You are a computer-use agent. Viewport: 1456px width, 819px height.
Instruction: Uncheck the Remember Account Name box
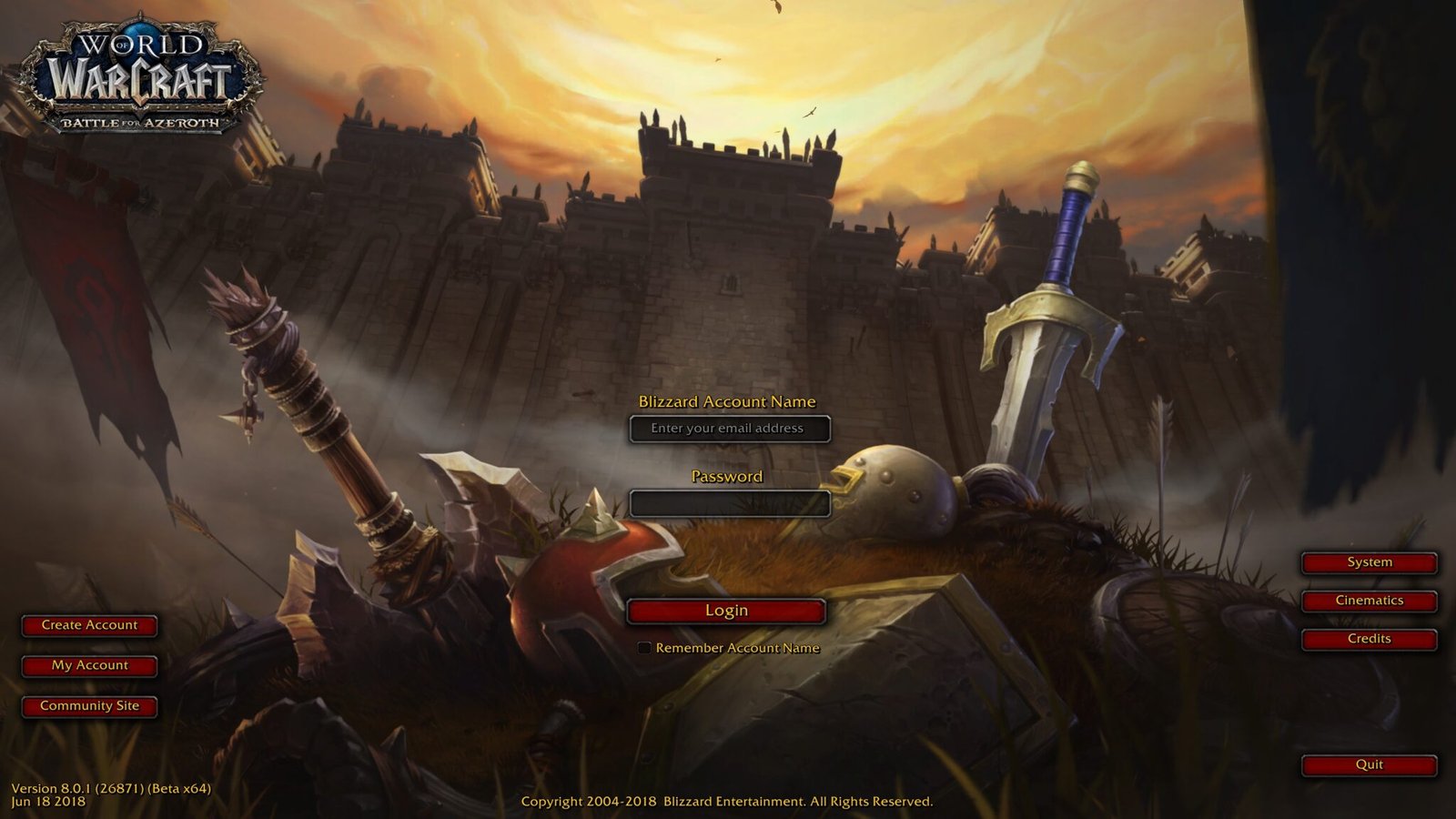(x=645, y=648)
